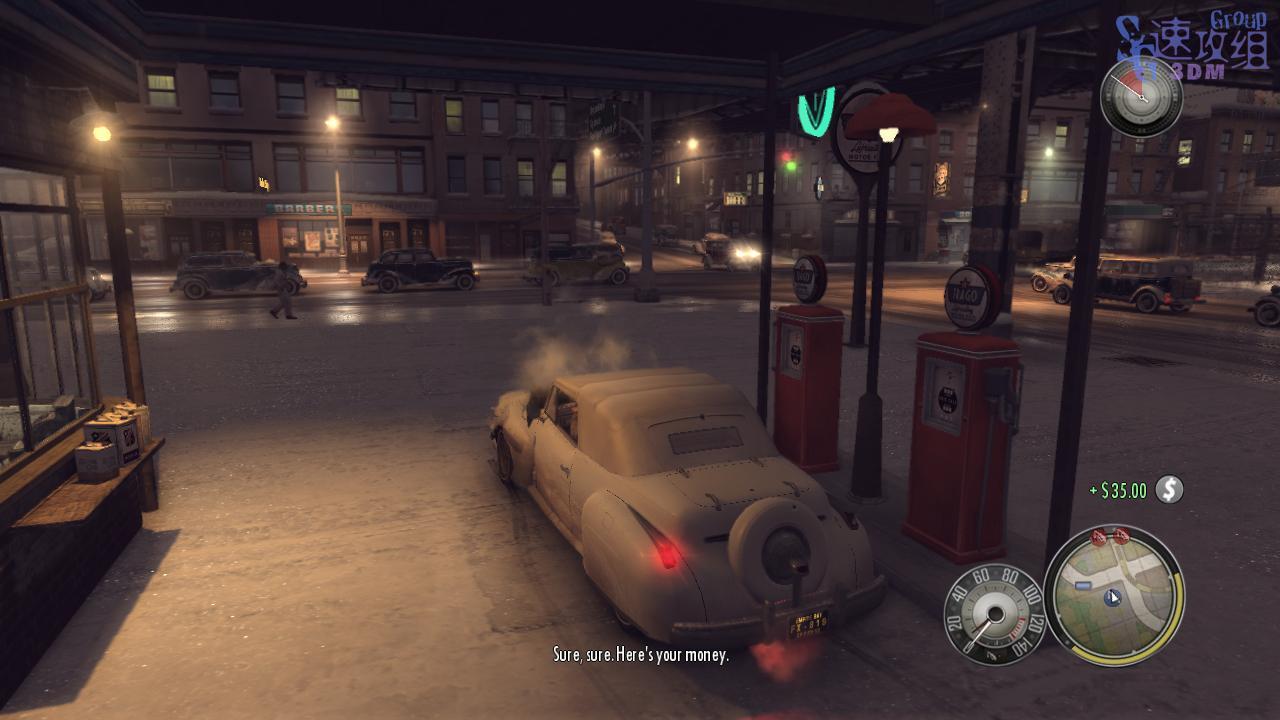Screen dimensions: 1280x720
Task: Click the circular minimap
Action: (x=1113, y=595)
